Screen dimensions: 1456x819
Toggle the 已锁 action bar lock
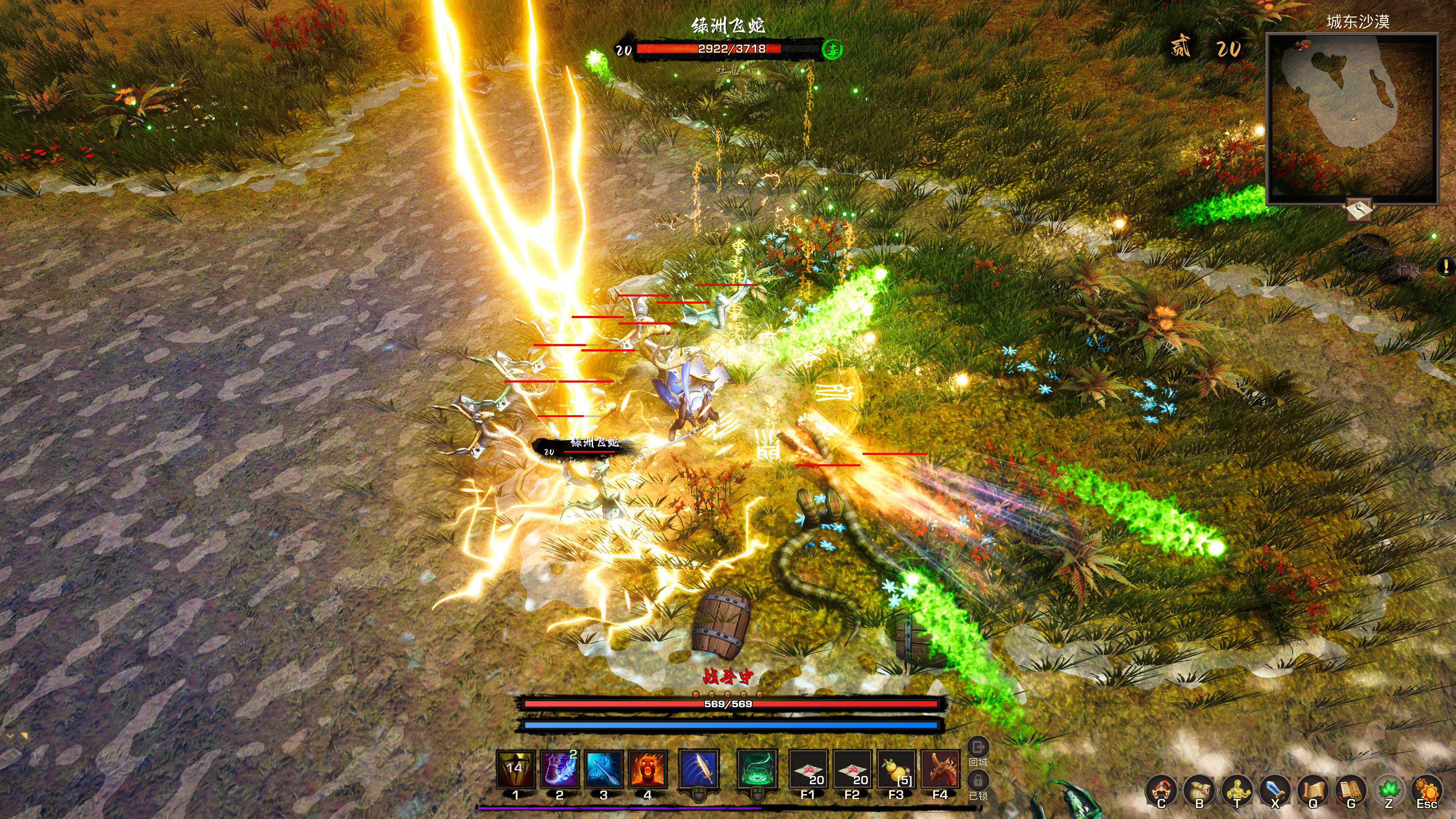(979, 781)
